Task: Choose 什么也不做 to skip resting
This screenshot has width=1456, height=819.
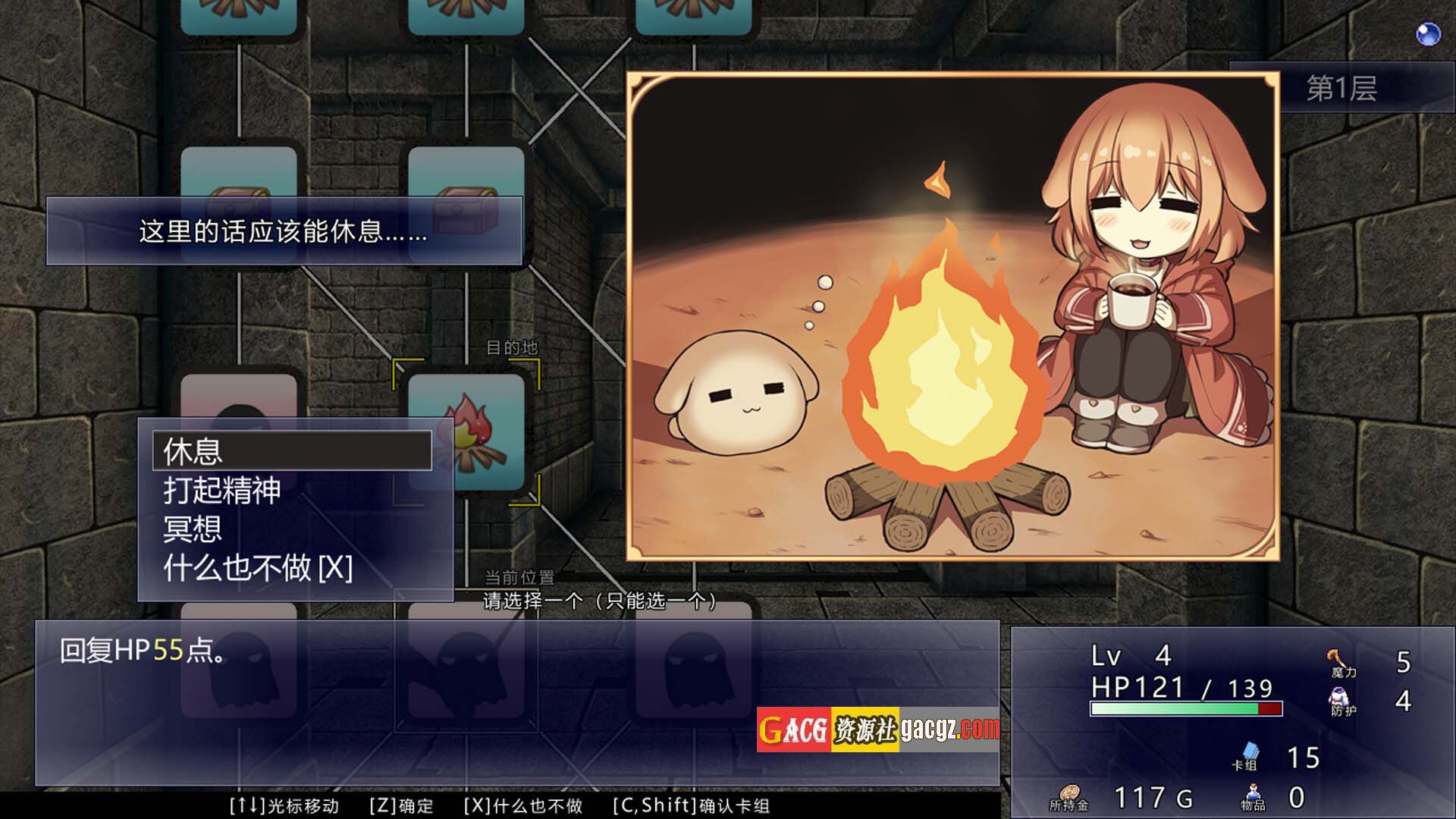Action: 258,568
